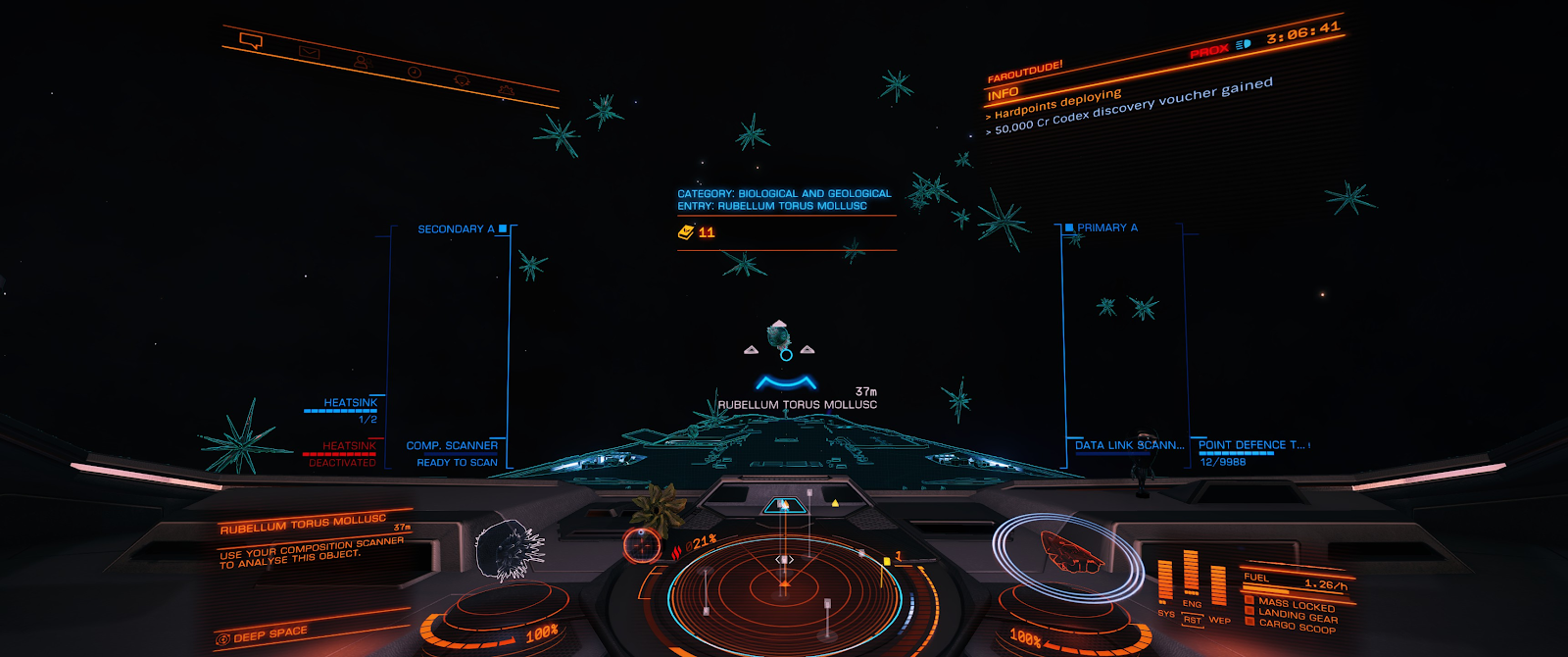Screen dimensions: 1568x657
Task: Open the chat speech-bubble tab
Action: pos(251,41)
